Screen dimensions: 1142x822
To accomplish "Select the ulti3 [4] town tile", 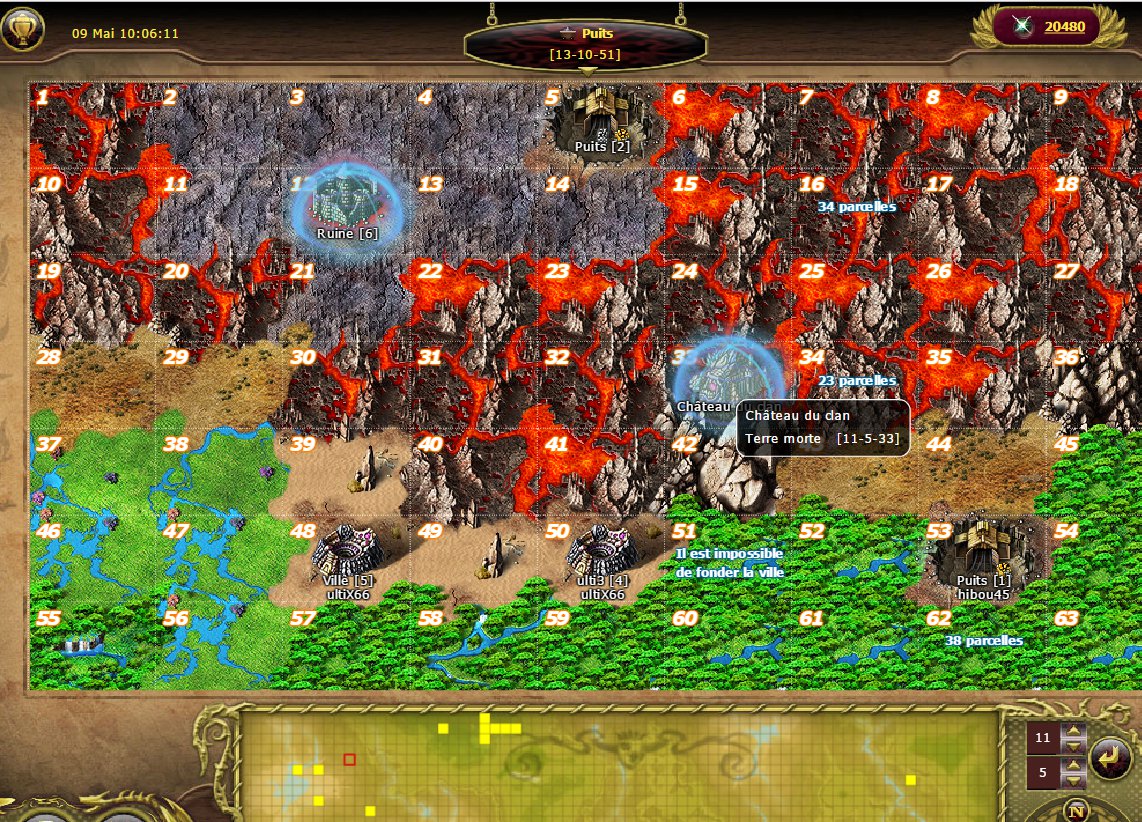I will tap(602, 554).
